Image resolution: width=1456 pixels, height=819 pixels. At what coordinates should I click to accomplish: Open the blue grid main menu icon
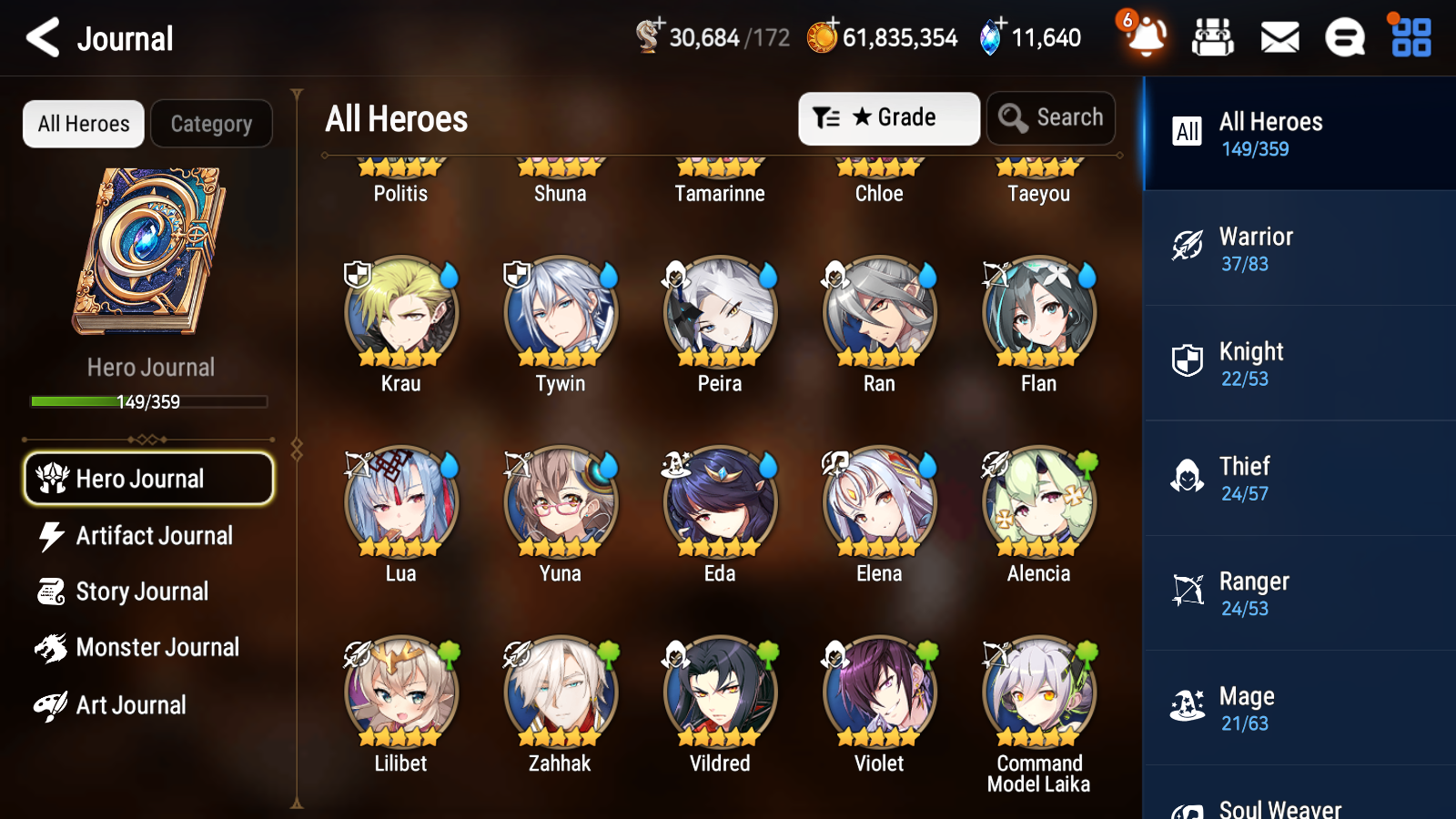1409,37
